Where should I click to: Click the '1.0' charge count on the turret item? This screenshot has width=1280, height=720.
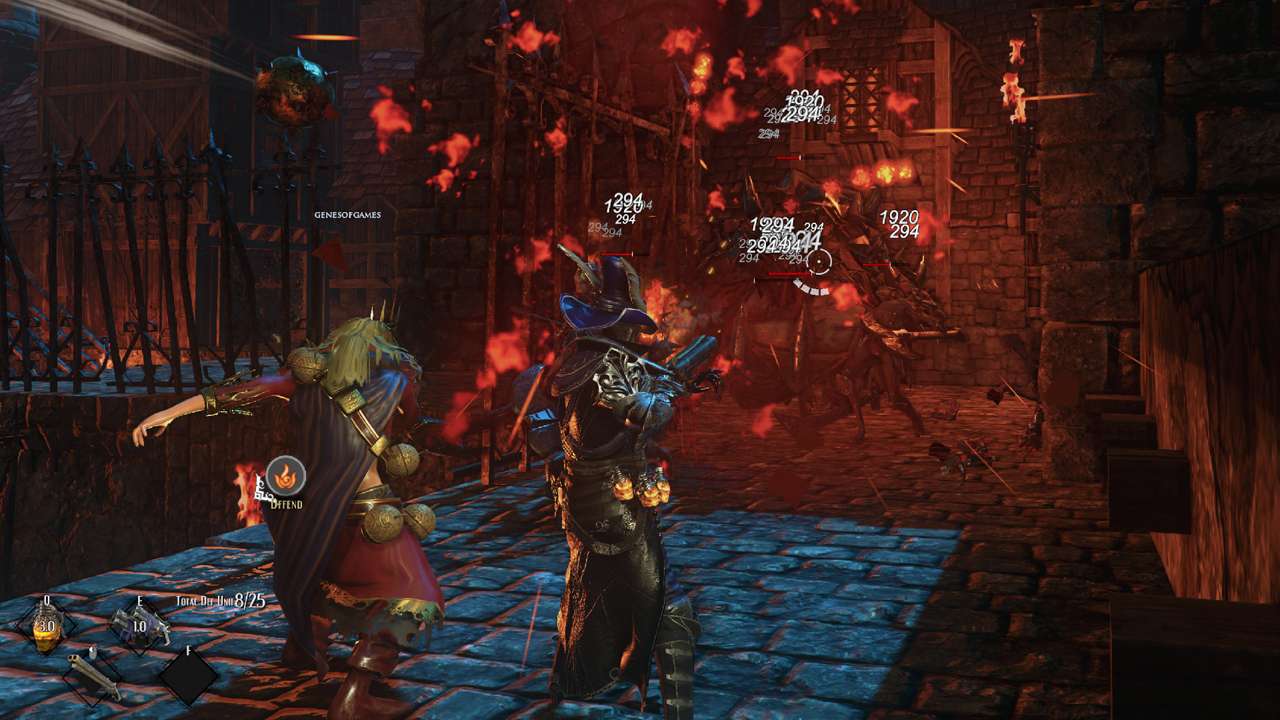coord(138,626)
